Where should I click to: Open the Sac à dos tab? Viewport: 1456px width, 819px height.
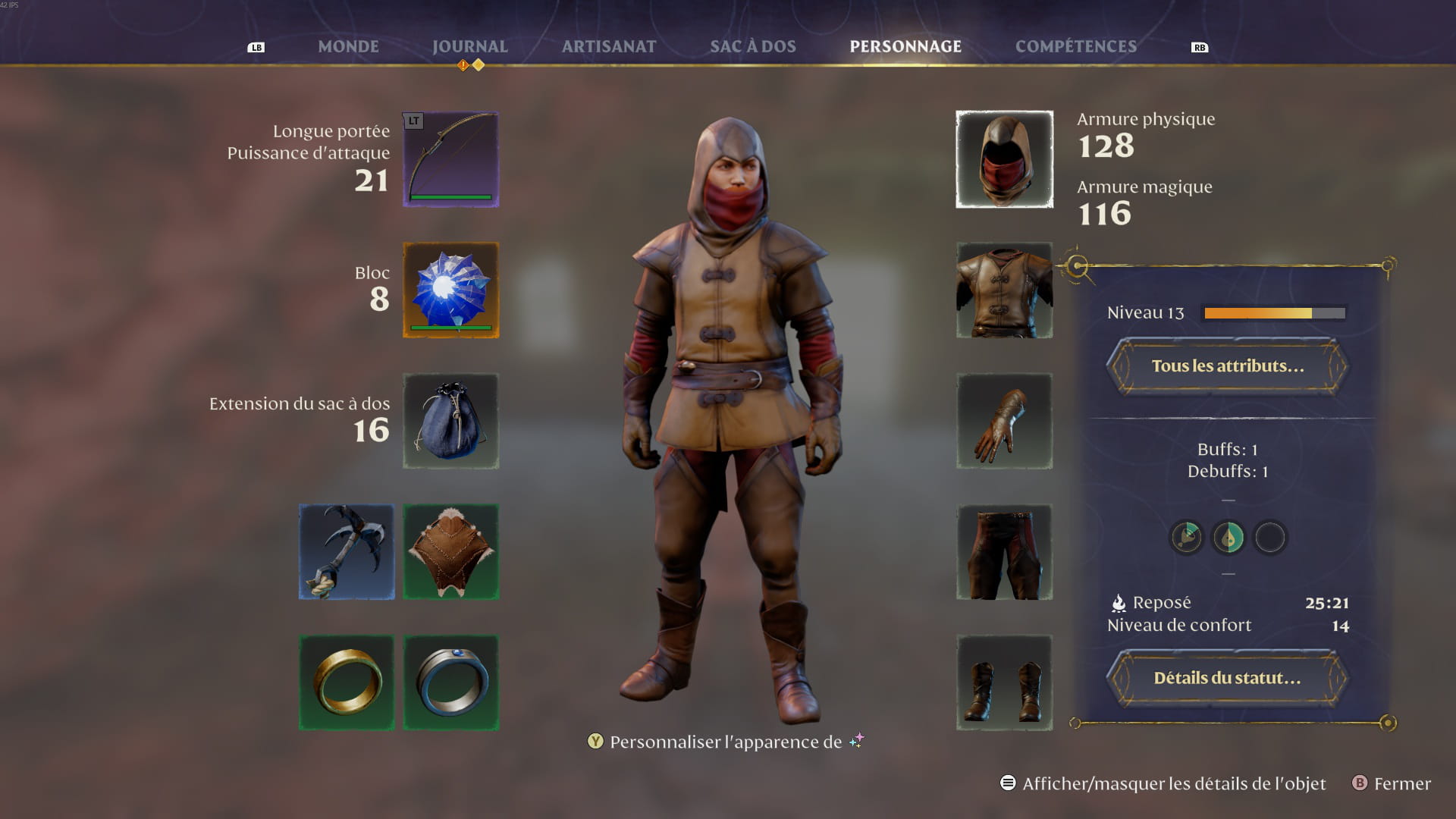tap(753, 46)
